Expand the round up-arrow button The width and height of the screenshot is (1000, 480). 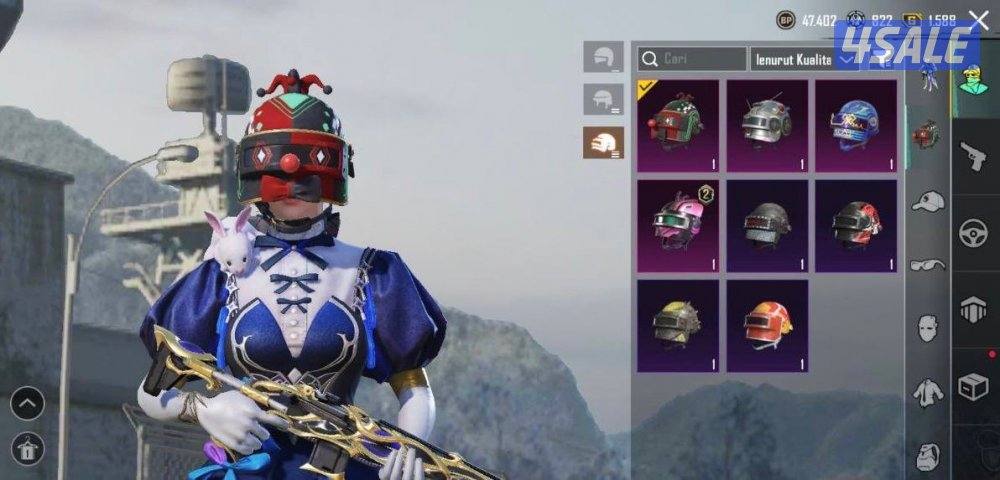point(27,403)
